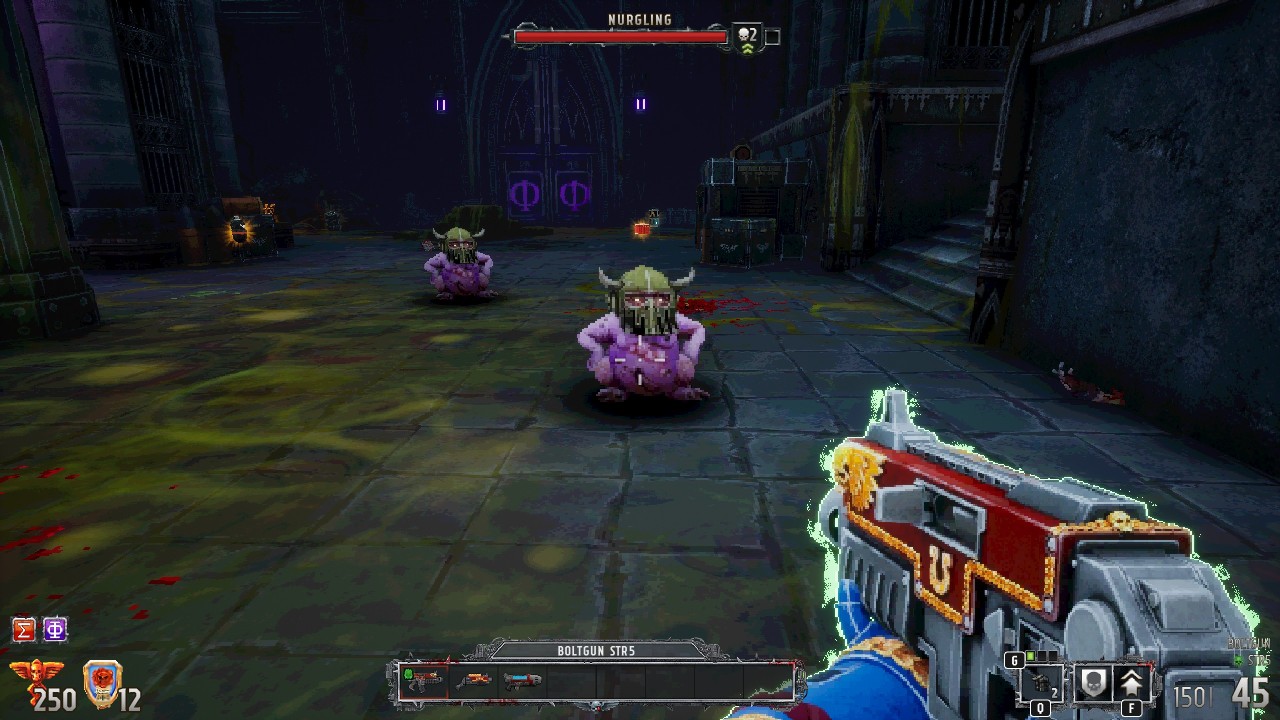
Task: Choose the blue-coiled plasma gun slot
Action: [x=522, y=682]
